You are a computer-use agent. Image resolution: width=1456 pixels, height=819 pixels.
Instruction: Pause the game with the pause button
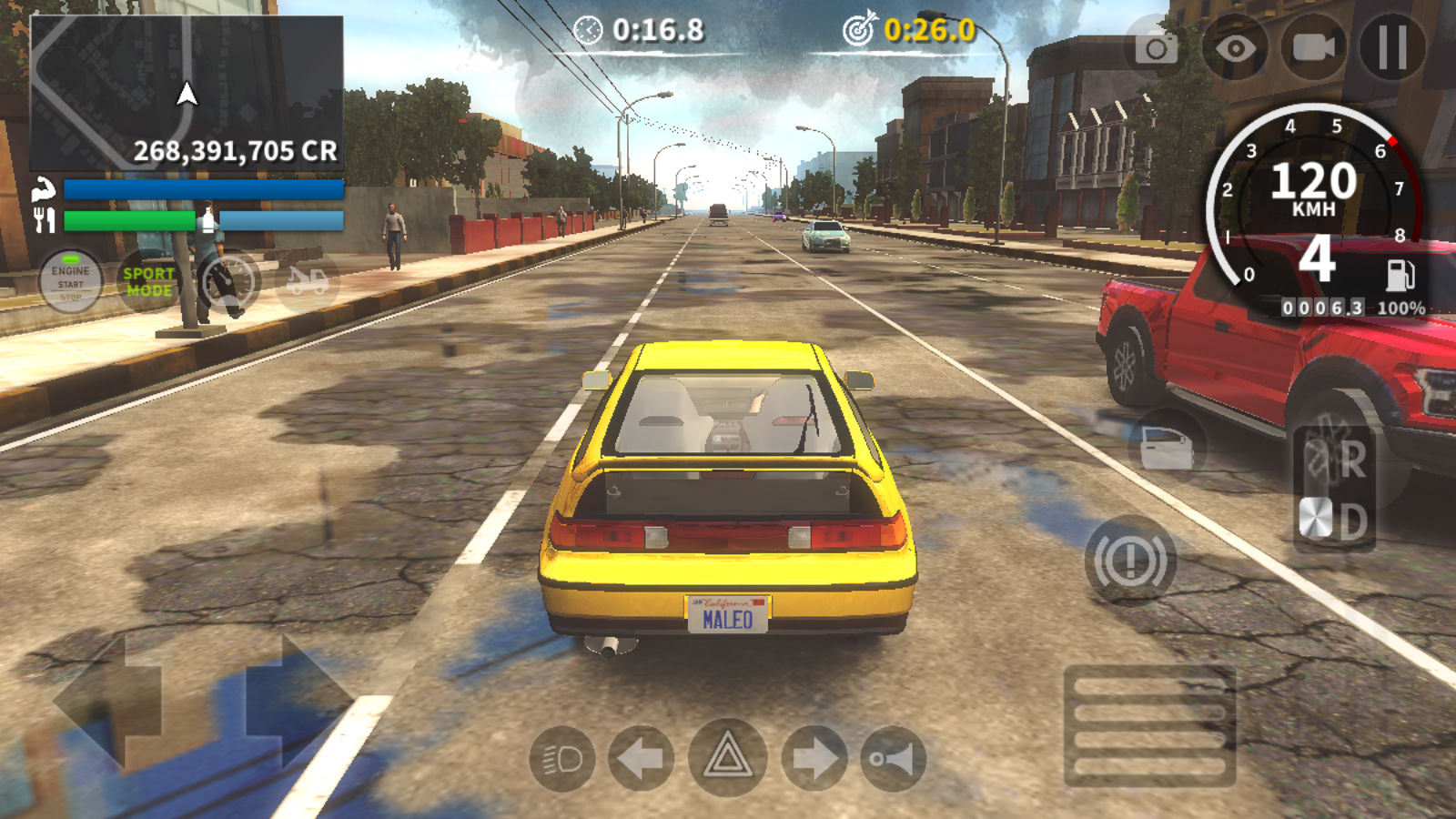1392,47
